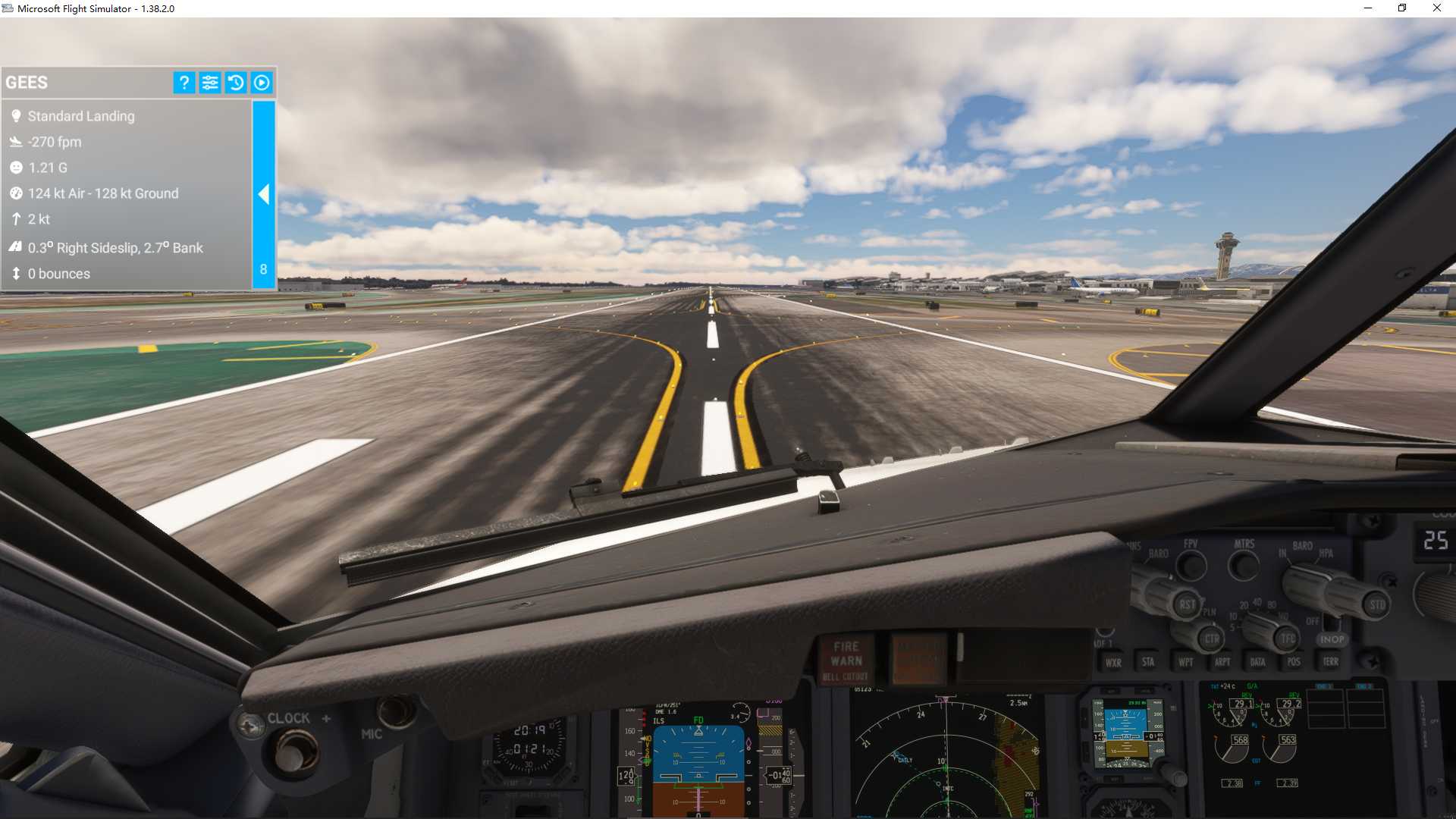The image size is (1456, 819).
Task: Turn the range selector knob to 40
Action: (x=1256, y=603)
